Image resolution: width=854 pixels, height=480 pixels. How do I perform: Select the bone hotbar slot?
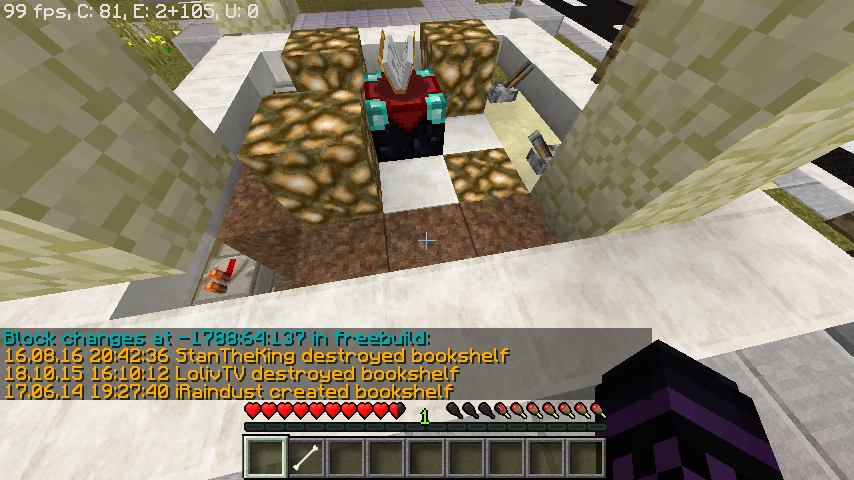(x=306, y=459)
